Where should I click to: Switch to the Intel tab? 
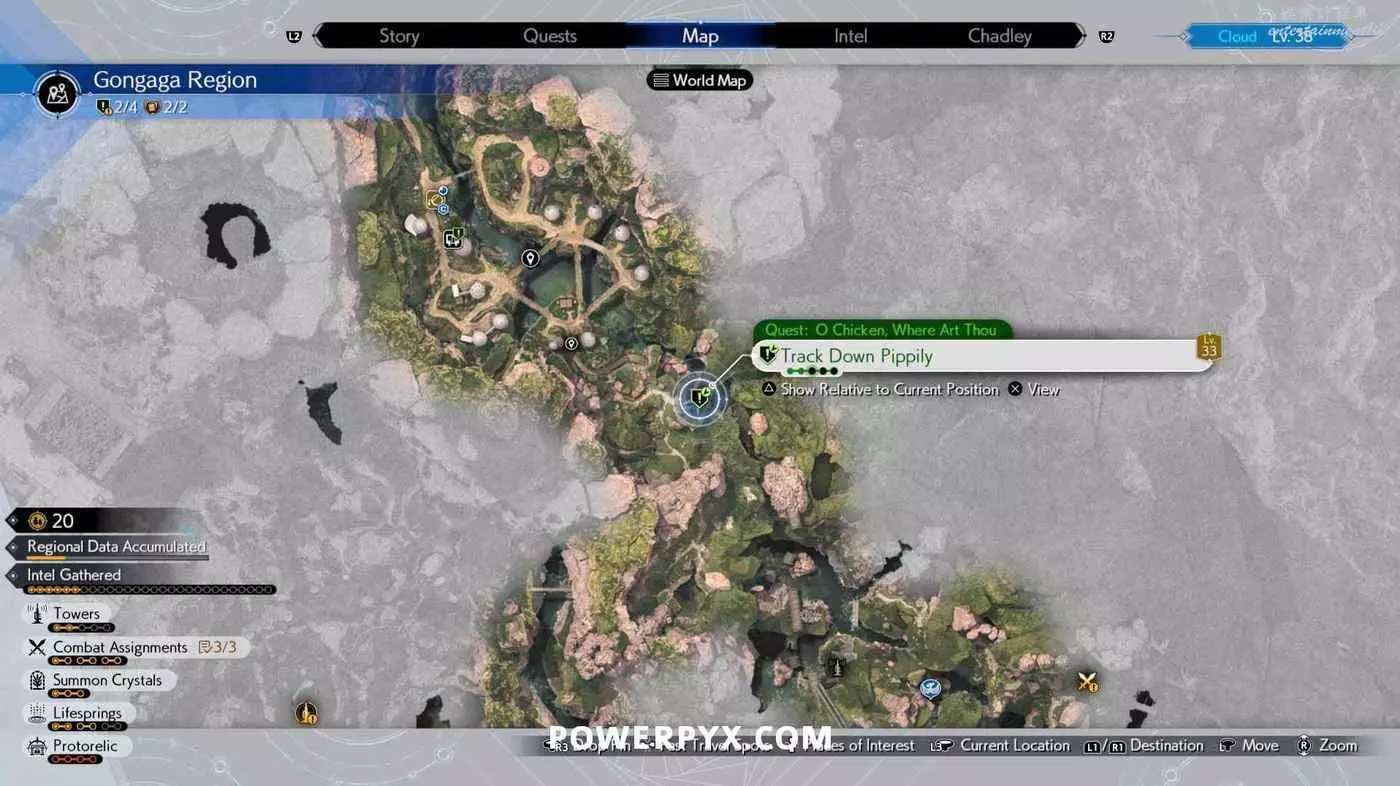tap(850, 36)
